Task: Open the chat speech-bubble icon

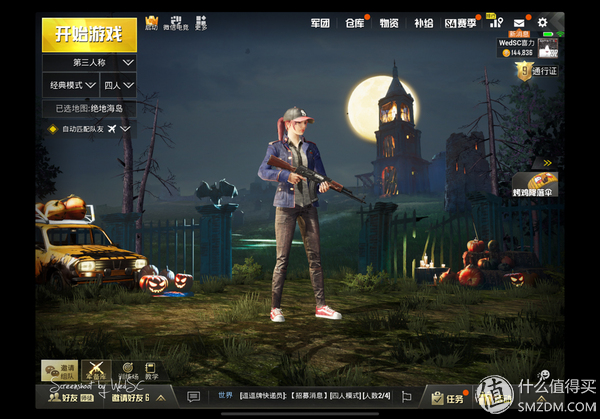Action: click(194, 397)
